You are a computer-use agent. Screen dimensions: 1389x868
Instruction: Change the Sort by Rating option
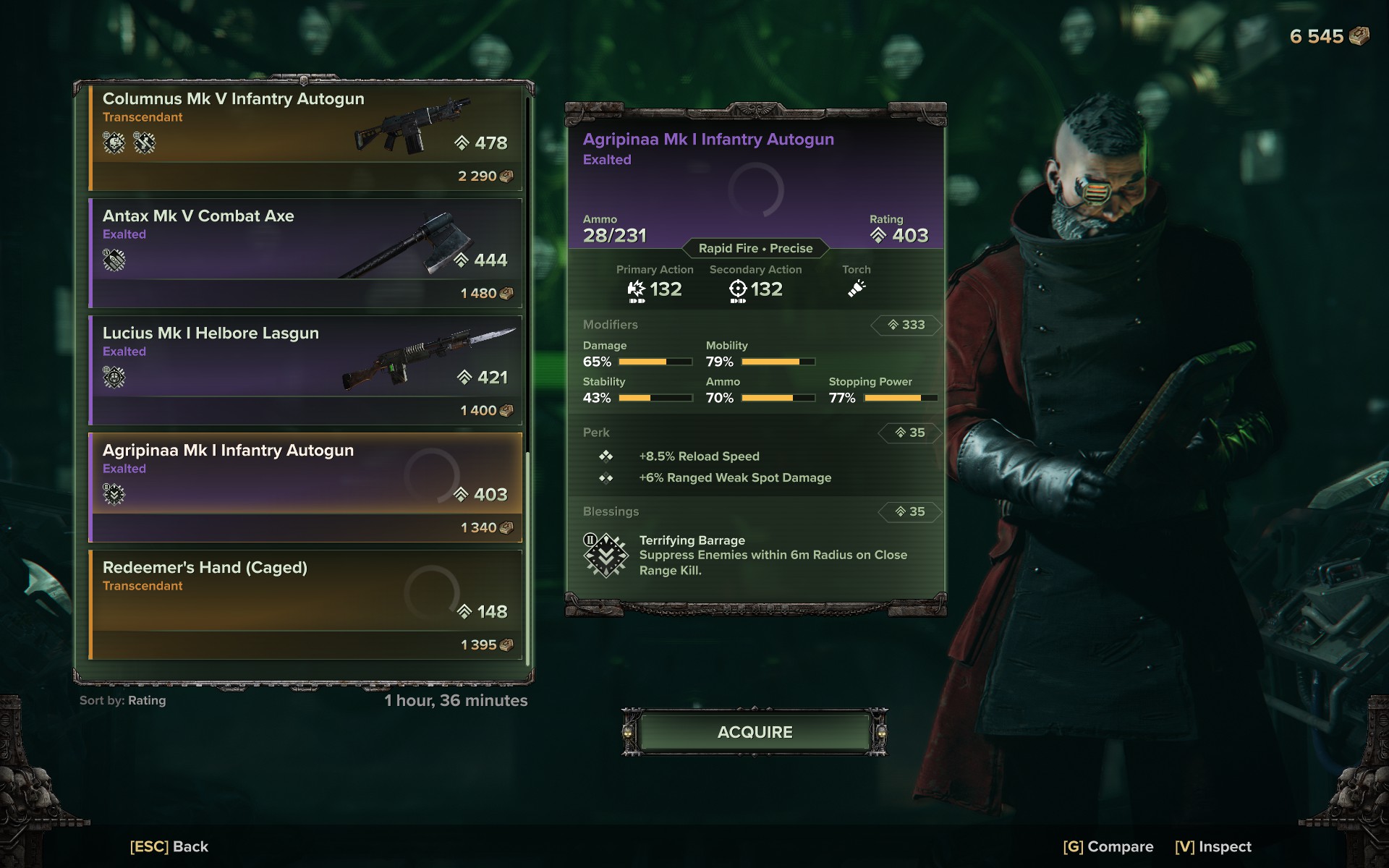(123, 700)
